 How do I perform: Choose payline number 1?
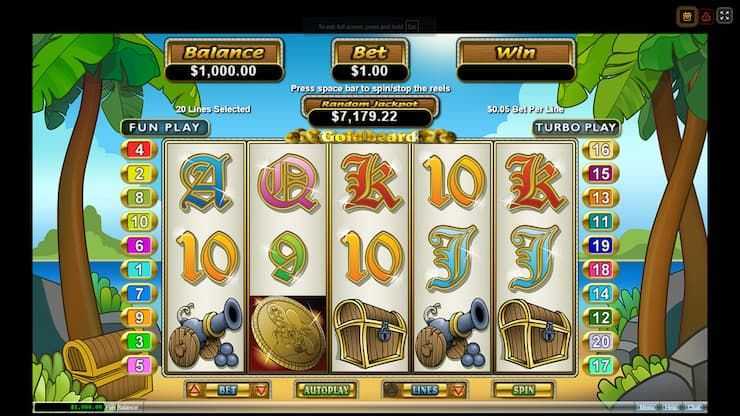(139, 270)
